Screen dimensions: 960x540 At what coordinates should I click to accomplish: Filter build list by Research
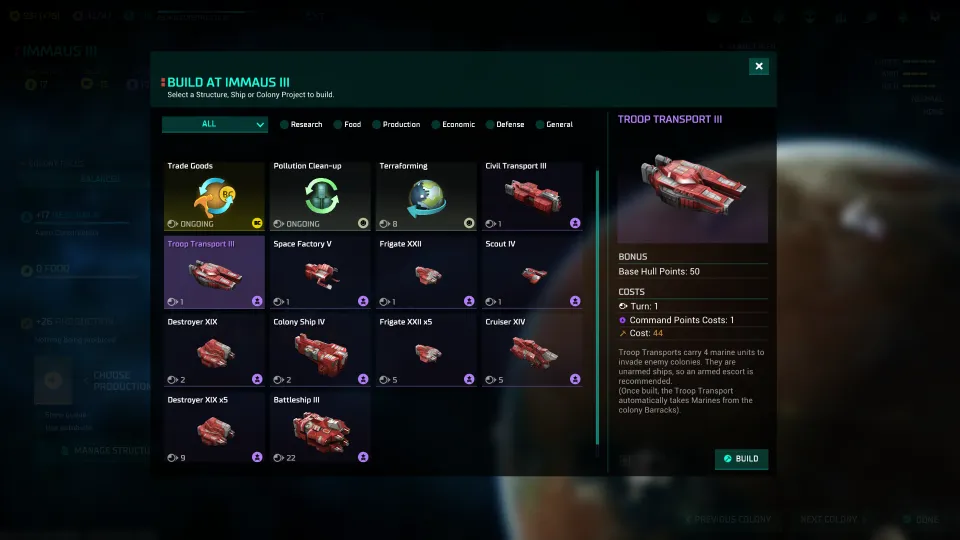pos(301,125)
